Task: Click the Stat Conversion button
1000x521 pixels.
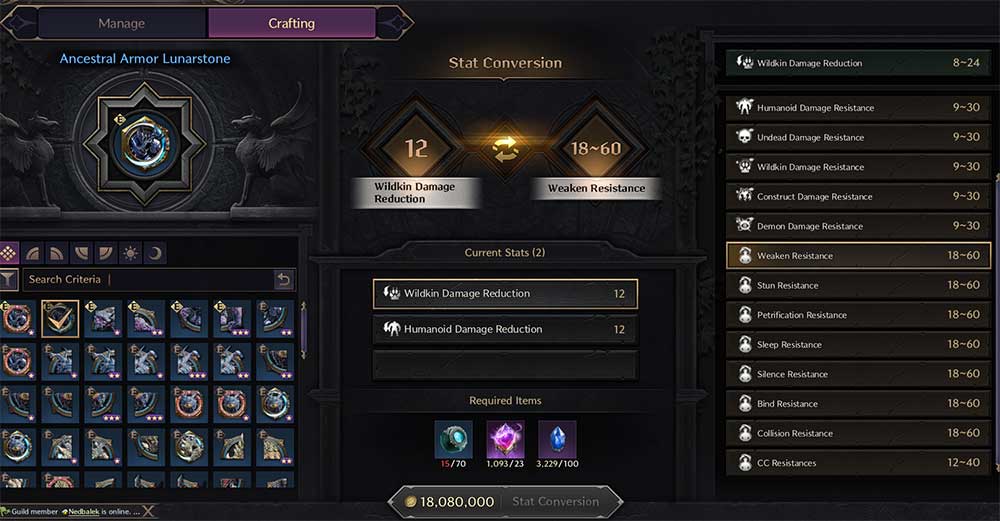Action: (x=555, y=502)
